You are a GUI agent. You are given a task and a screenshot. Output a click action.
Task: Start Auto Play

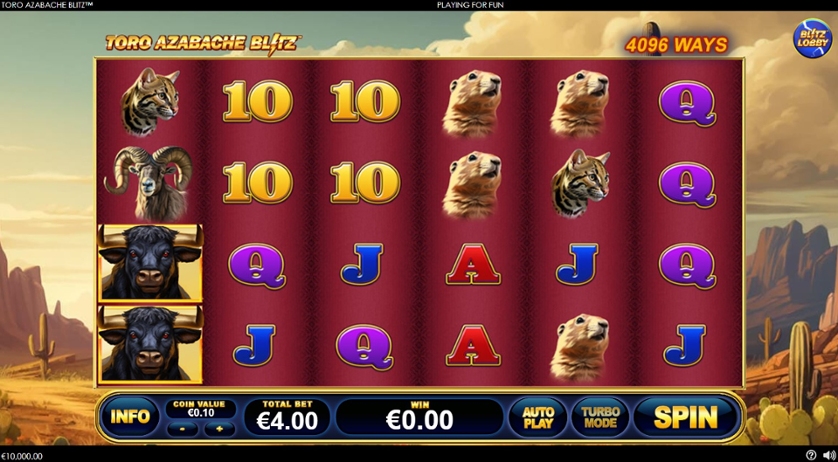coord(538,417)
